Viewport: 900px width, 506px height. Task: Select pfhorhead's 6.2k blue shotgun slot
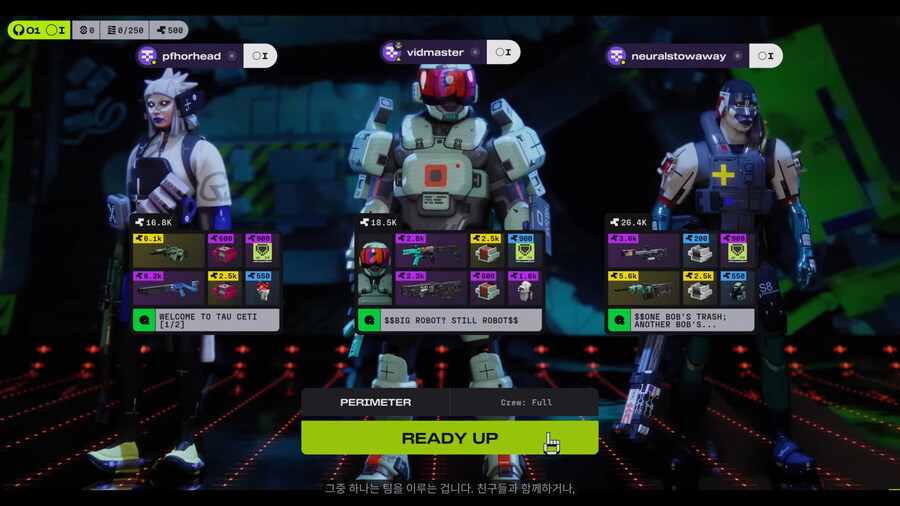[x=168, y=288]
